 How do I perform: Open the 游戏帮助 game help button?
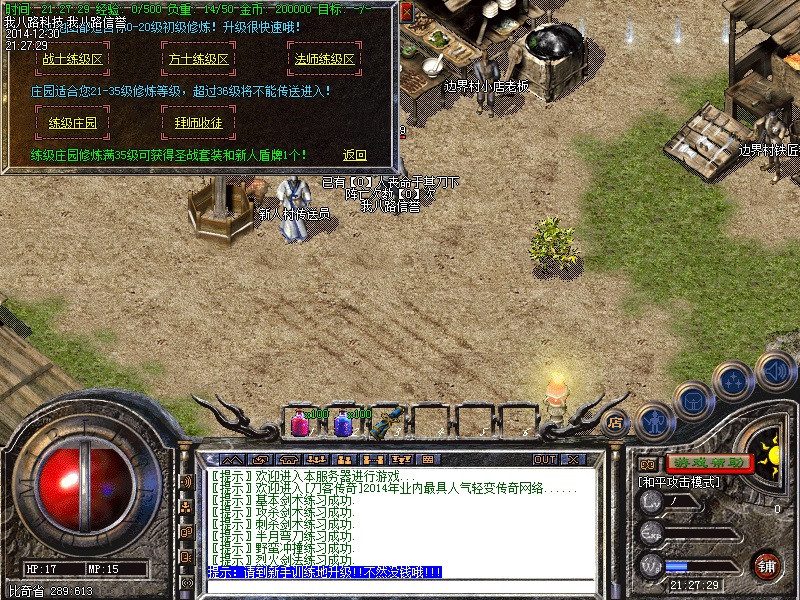709,463
